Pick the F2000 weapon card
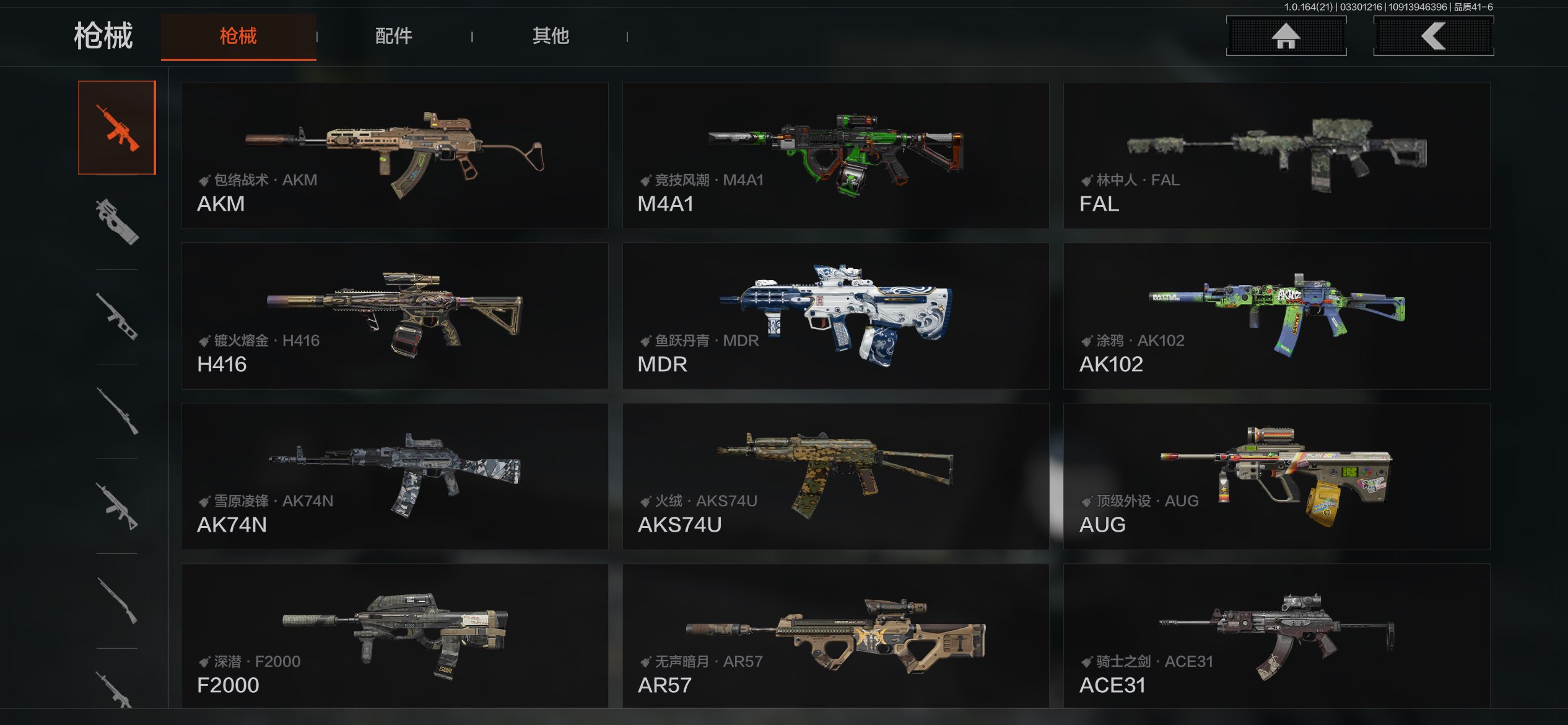 [x=394, y=636]
